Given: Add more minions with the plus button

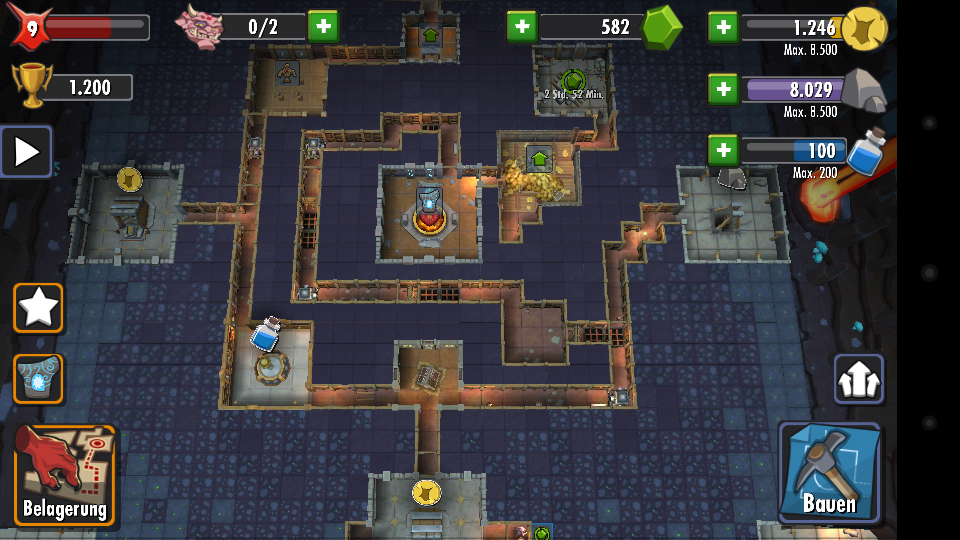Looking at the screenshot, I should [322, 26].
